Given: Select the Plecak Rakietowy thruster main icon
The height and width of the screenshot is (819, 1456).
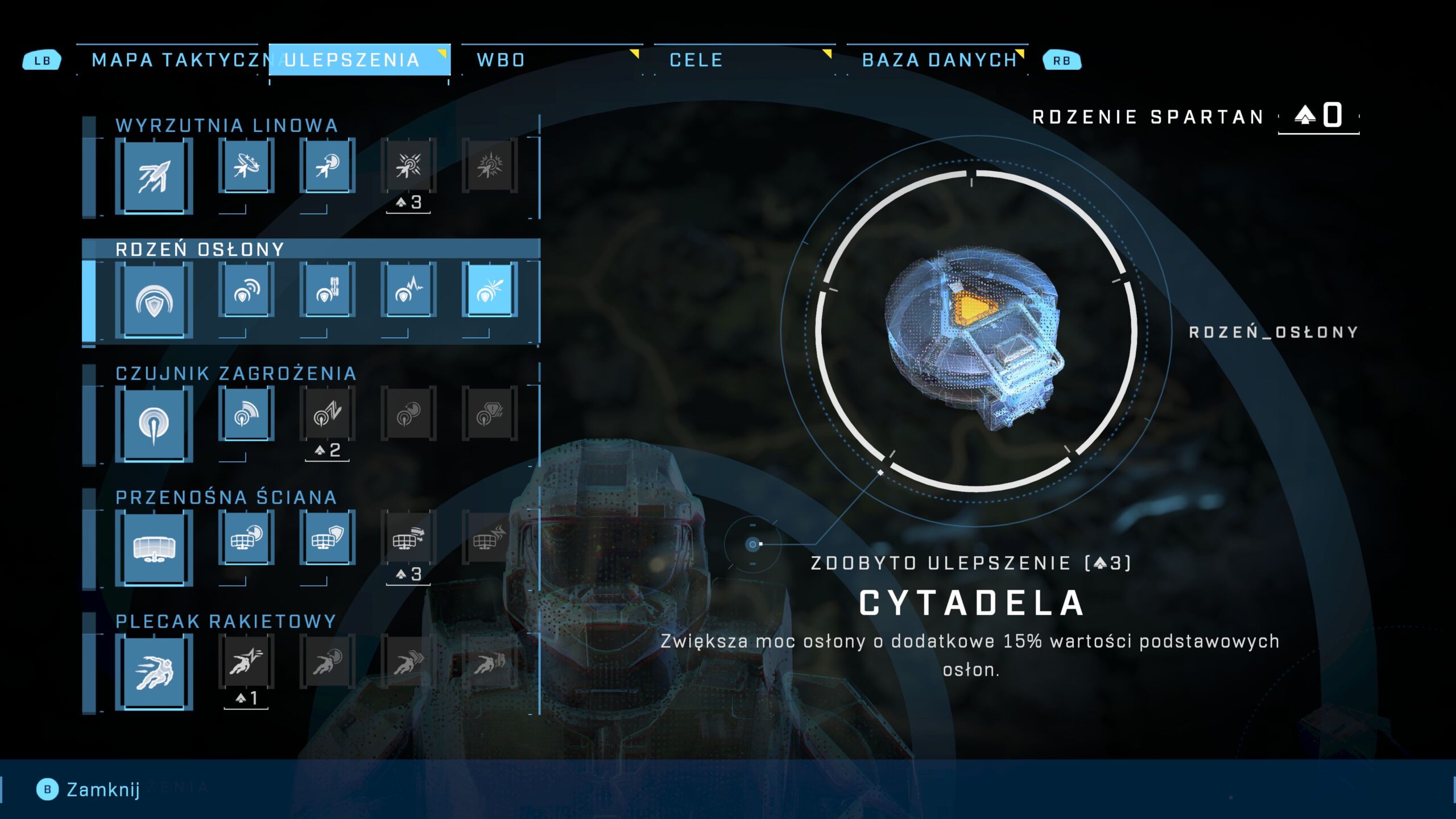Looking at the screenshot, I should pyautogui.click(x=154, y=672).
